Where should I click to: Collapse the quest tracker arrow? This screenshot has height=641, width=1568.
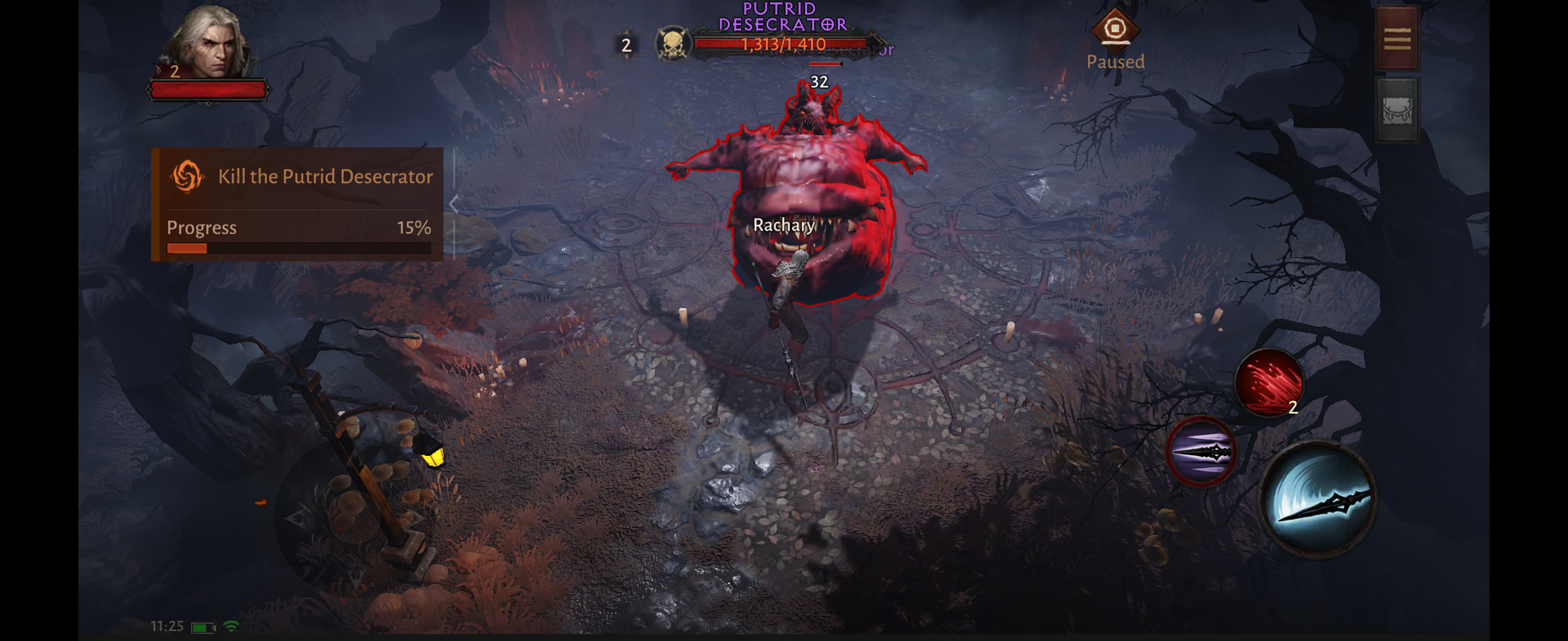454,204
